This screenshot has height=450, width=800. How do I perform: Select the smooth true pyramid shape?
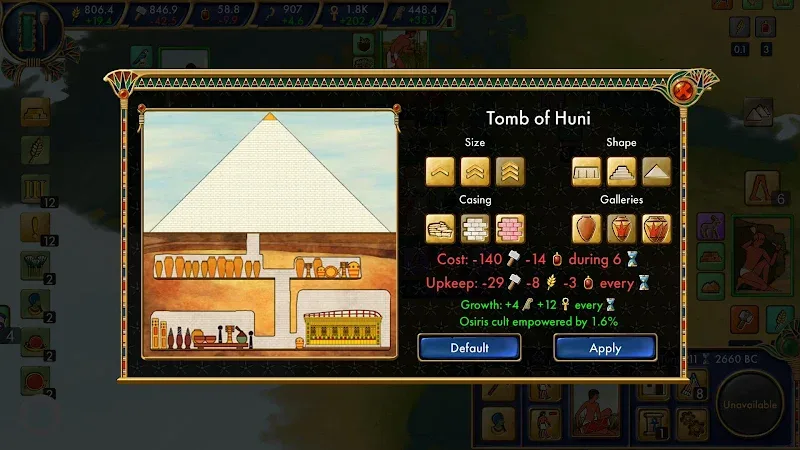pos(656,172)
